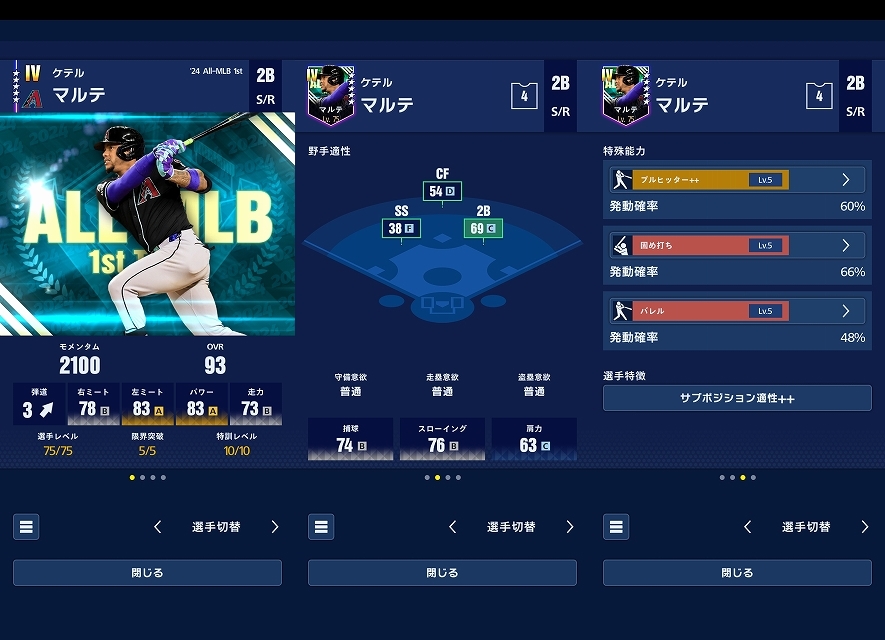Image resolution: width=885 pixels, height=640 pixels.
Task: Select the サブポジション適性++ trait button
Action: click(x=737, y=398)
